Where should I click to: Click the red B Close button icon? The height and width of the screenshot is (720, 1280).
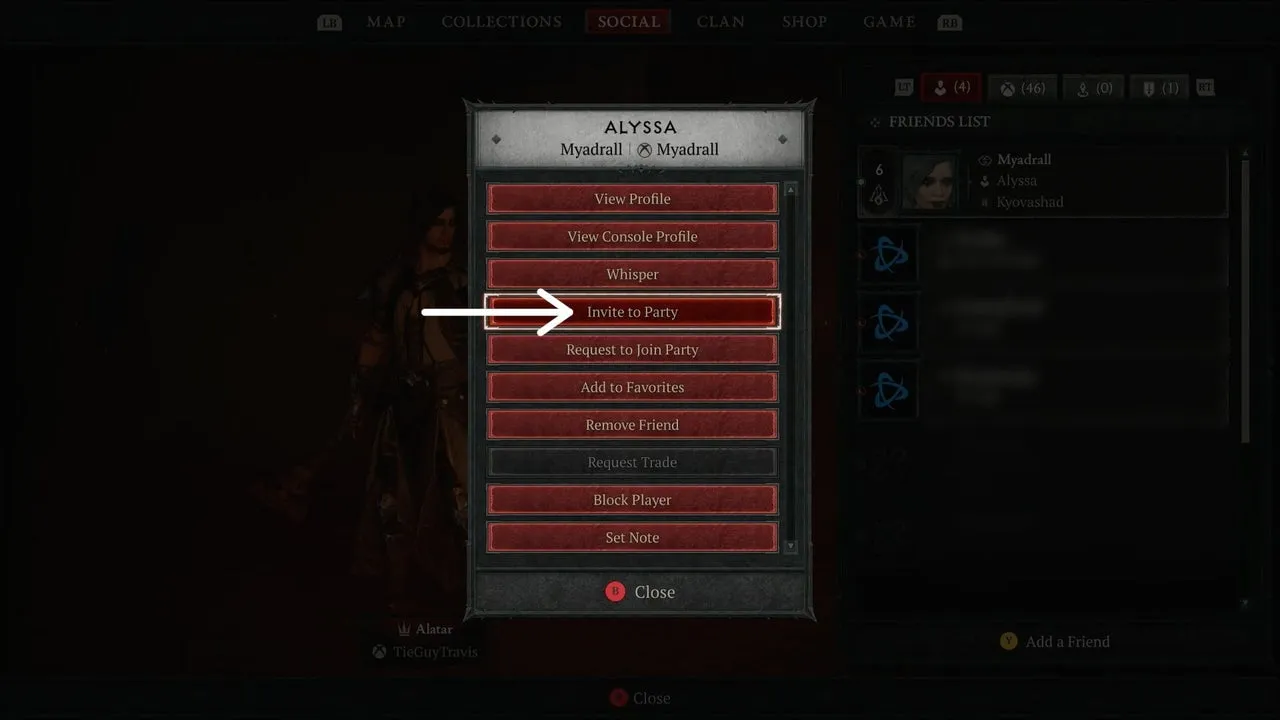pos(613,592)
